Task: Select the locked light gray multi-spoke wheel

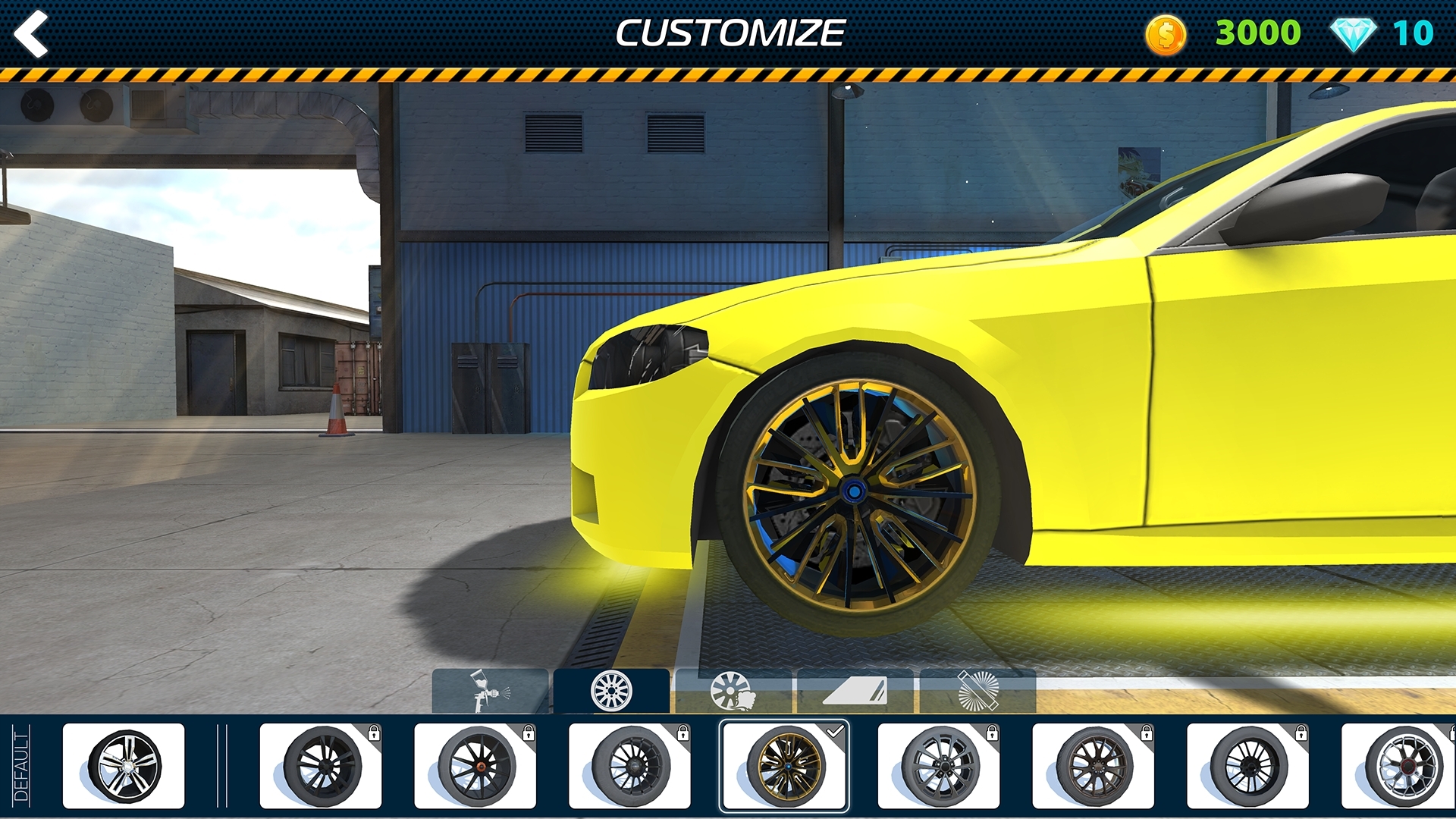Action: click(939, 766)
